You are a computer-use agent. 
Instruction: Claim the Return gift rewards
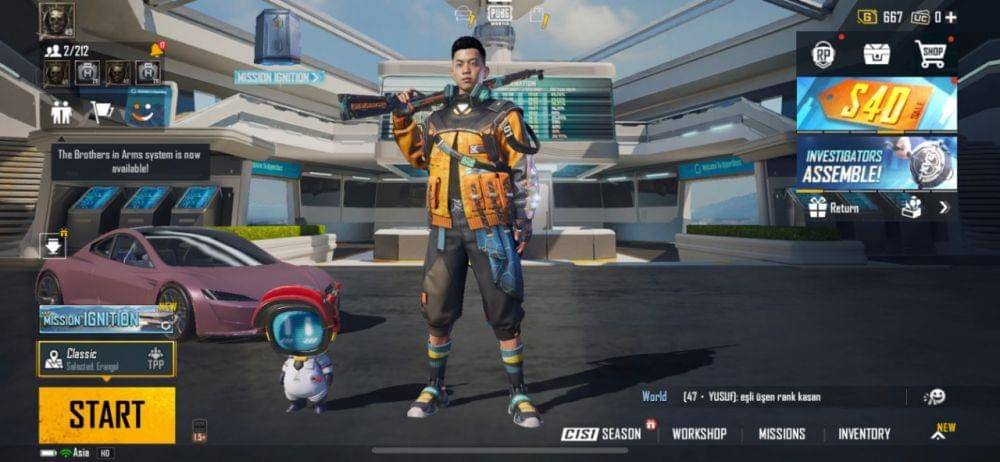click(834, 208)
